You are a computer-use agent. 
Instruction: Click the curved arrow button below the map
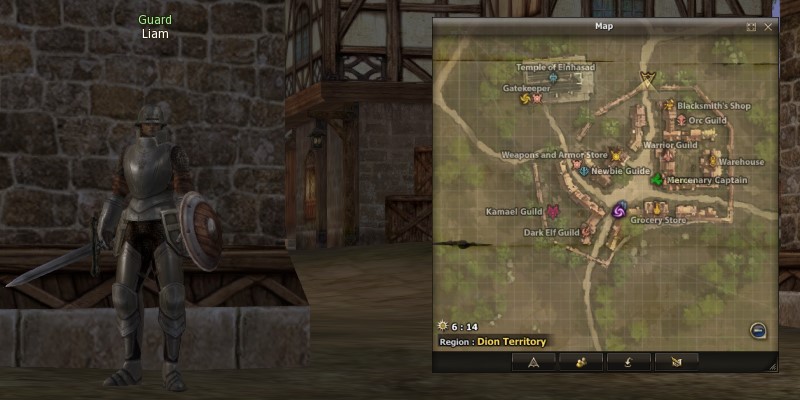coord(628,361)
